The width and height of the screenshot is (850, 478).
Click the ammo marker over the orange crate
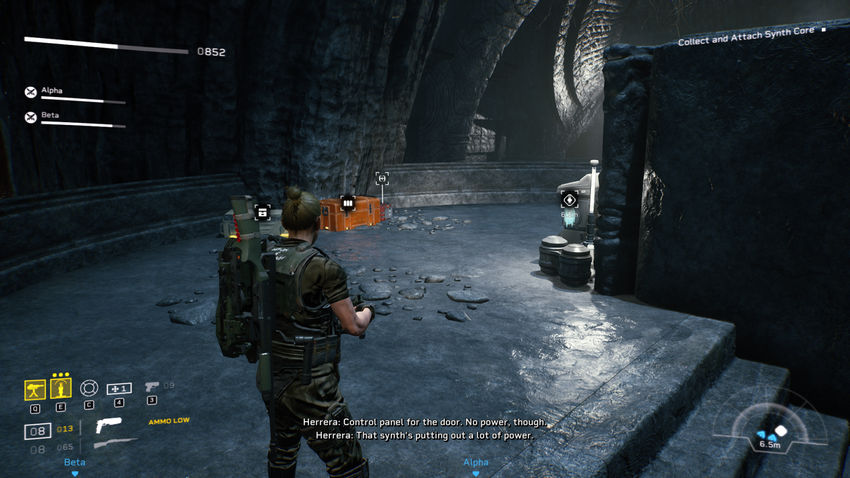tap(348, 203)
